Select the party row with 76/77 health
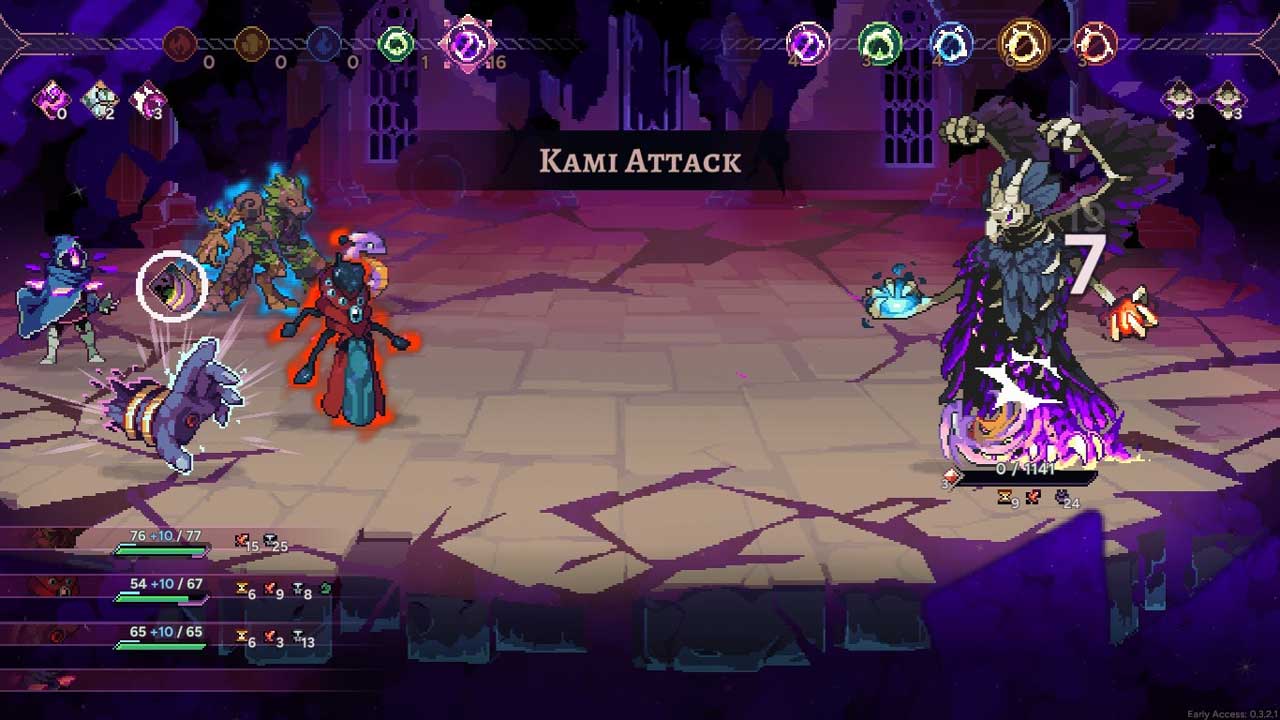Image resolution: width=1280 pixels, height=720 pixels. pos(160,542)
